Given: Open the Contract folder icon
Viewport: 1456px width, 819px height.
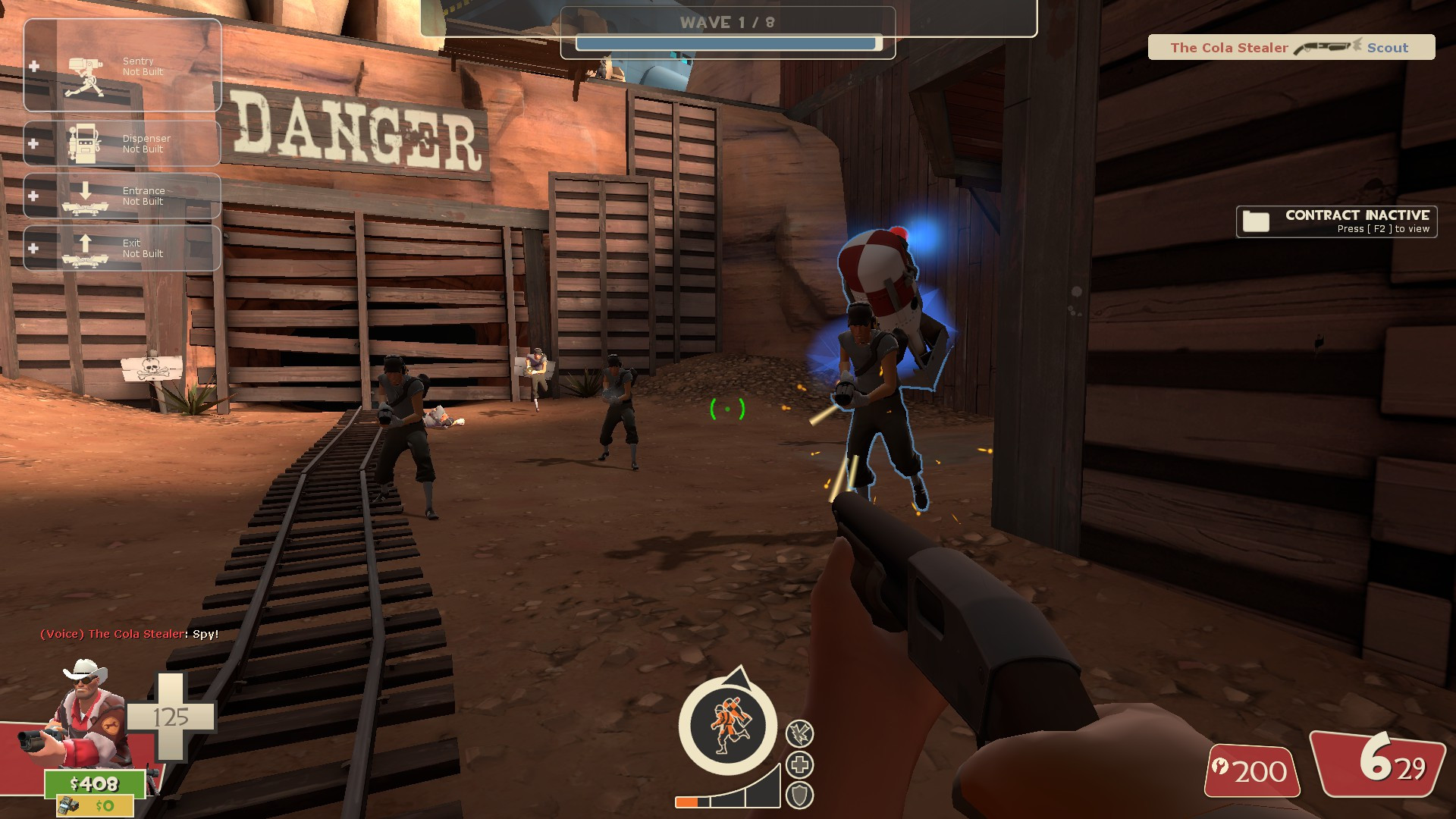Looking at the screenshot, I should pyautogui.click(x=1257, y=221).
